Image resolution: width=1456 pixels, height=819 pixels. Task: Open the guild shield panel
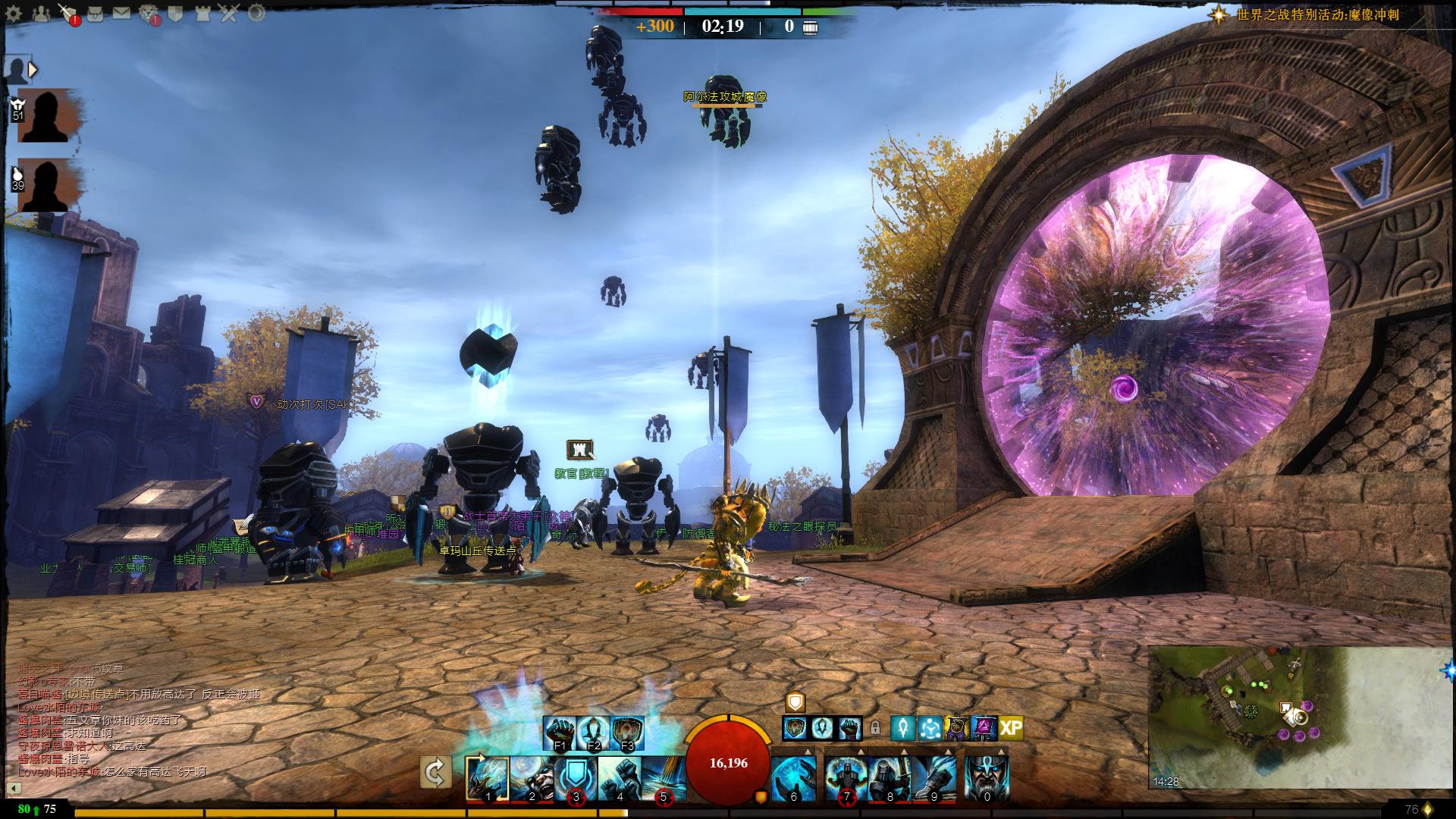pyautogui.click(x=176, y=13)
